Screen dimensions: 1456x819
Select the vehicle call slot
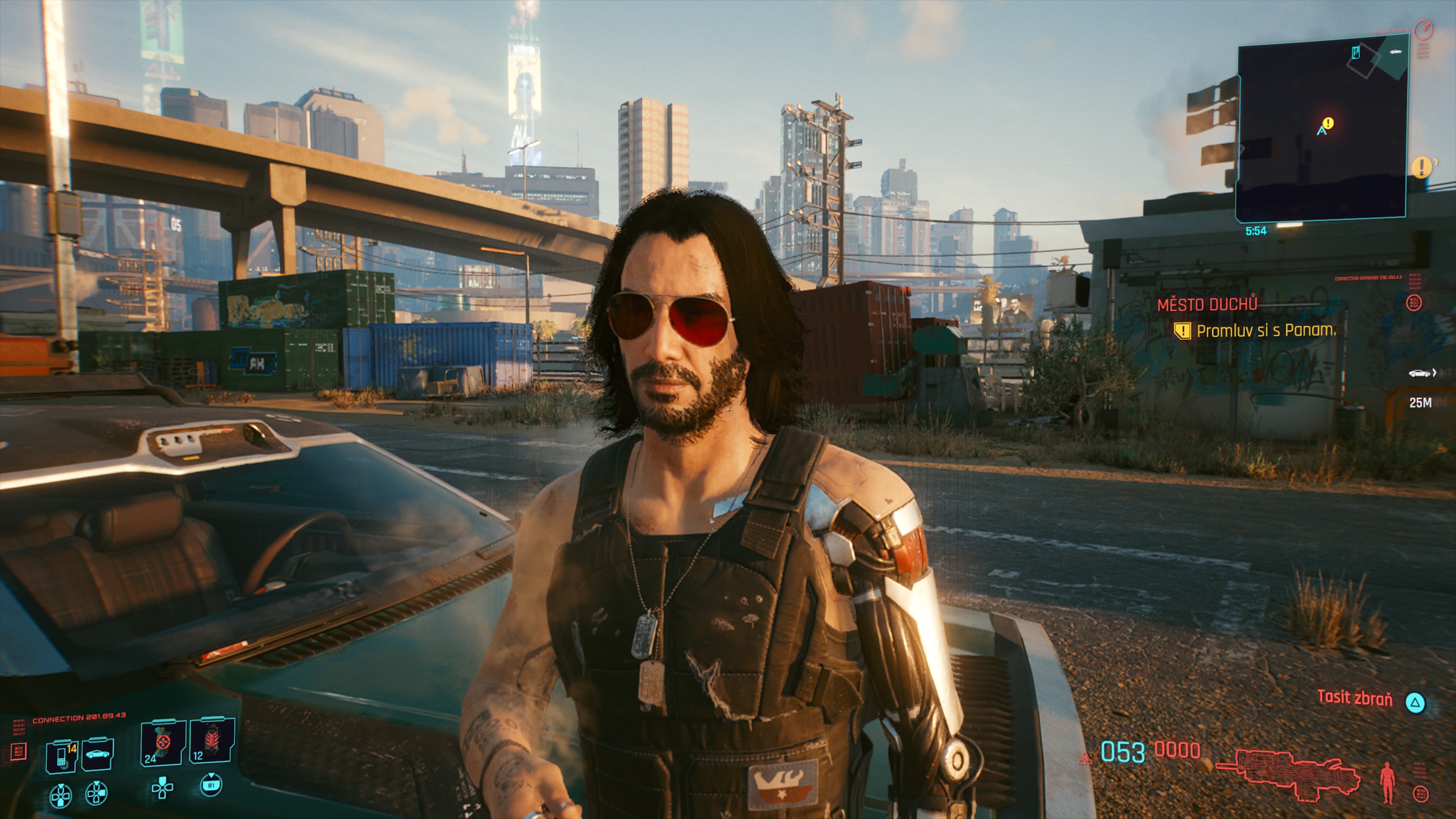click(x=97, y=753)
